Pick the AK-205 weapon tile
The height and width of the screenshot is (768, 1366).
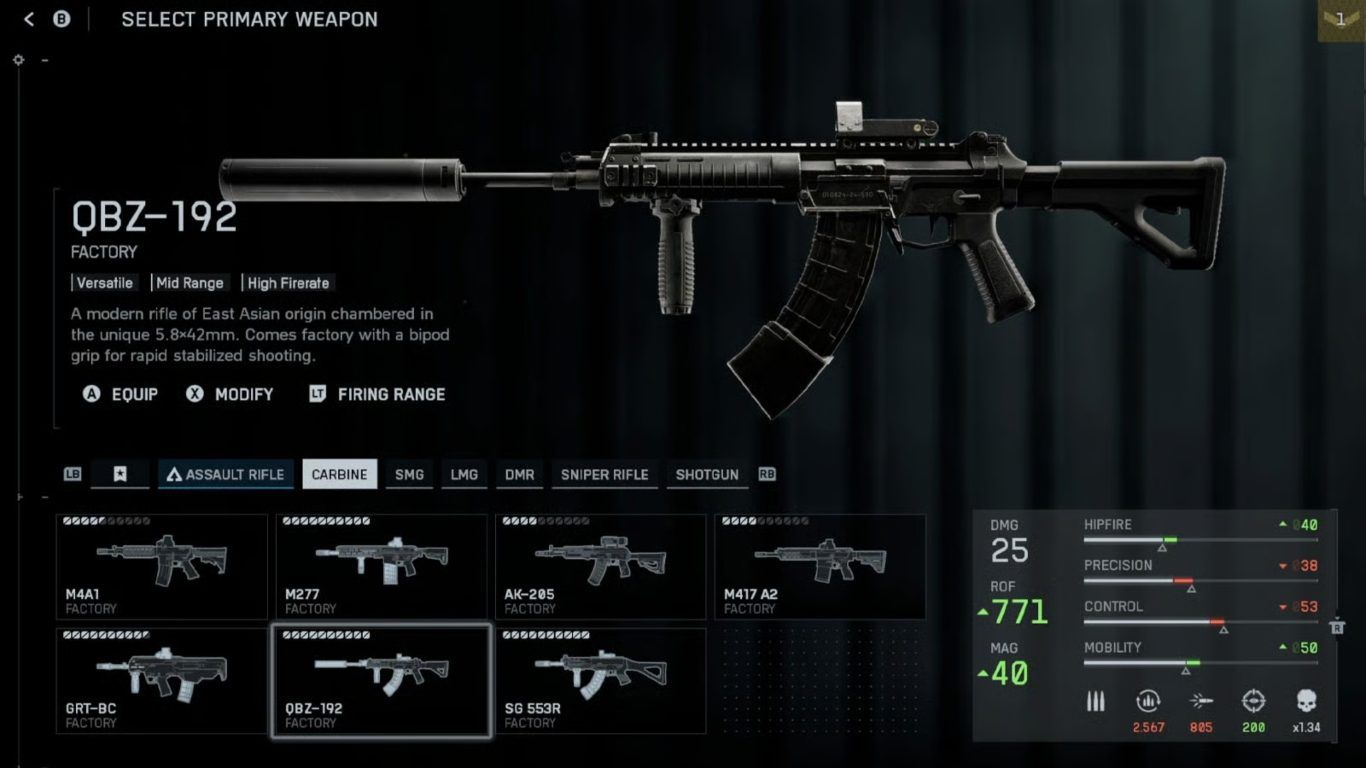point(600,566)
